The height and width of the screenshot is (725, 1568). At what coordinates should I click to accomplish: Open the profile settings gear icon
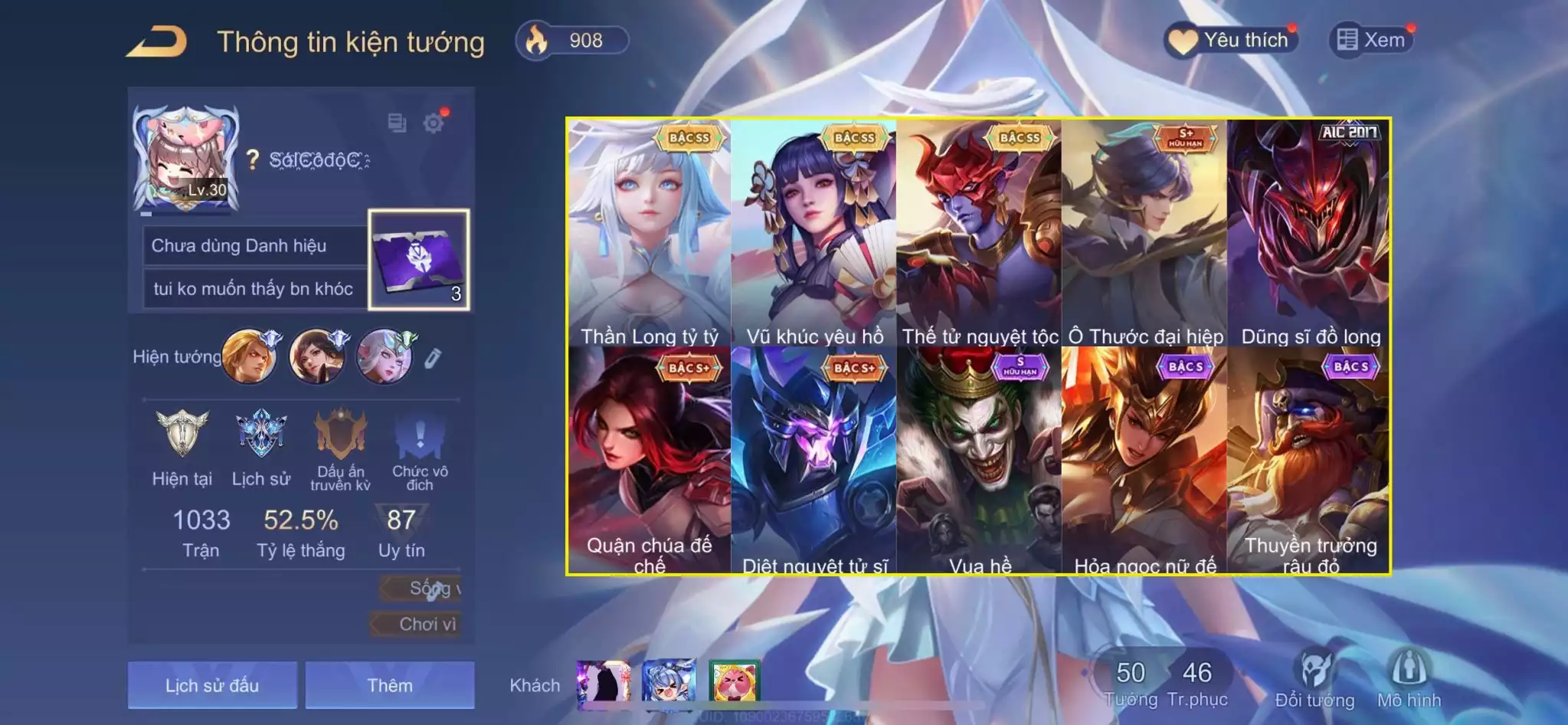click(434, 123)
